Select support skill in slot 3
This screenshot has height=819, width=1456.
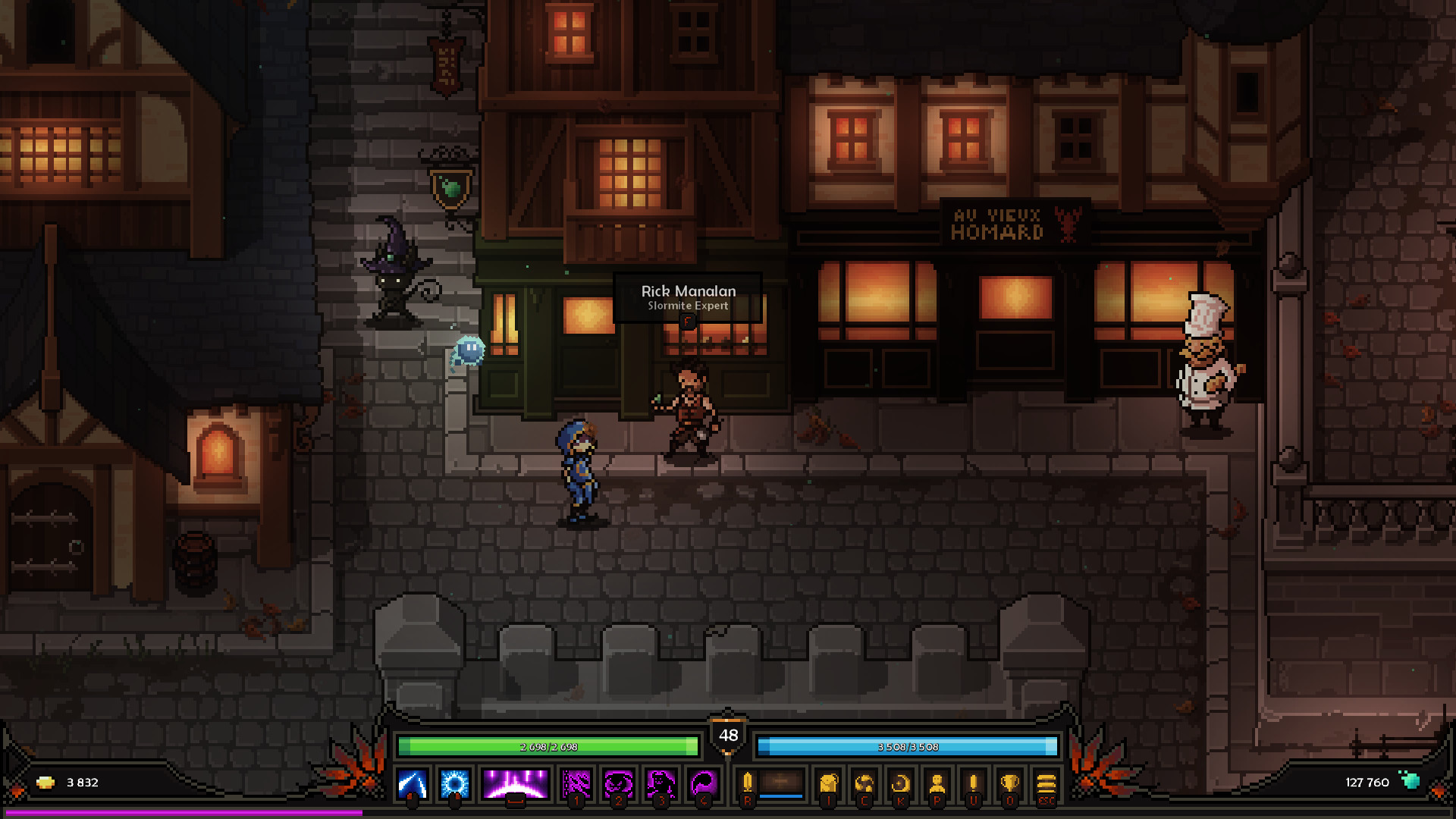click(662, 782)
